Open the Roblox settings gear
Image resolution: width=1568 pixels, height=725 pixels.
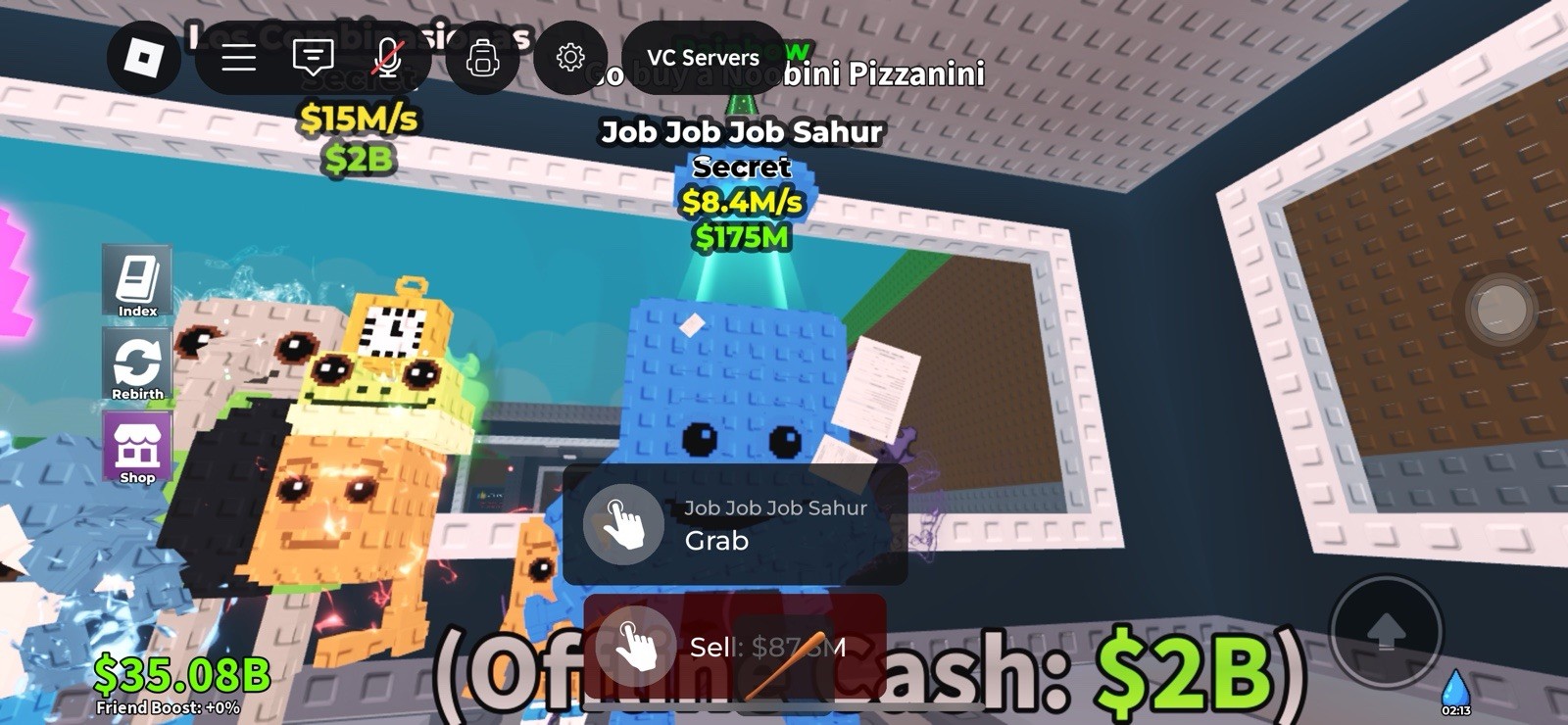[571, 59]
